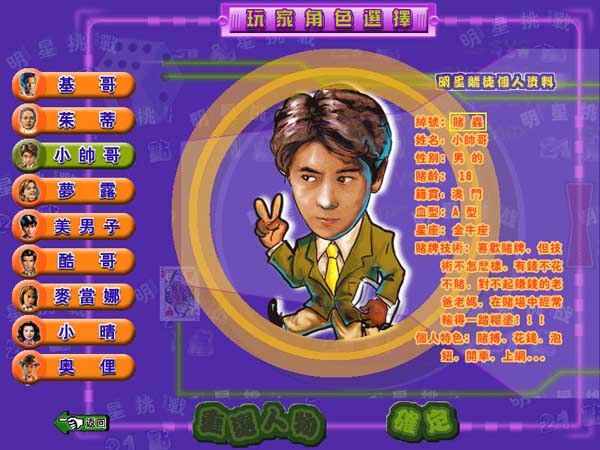This screenshot has height=450, width=600.
Task: Pick the character 夢露
Action: point(74,189)
